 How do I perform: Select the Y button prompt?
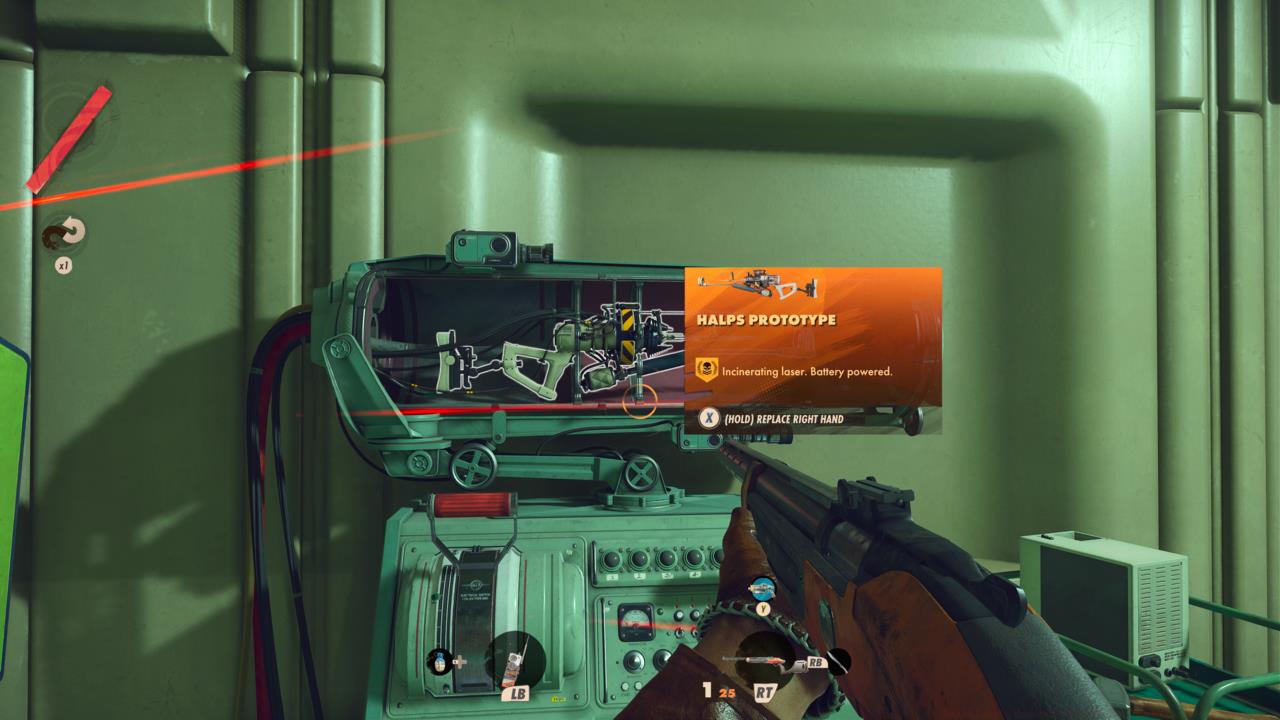(x=763, y=608)
